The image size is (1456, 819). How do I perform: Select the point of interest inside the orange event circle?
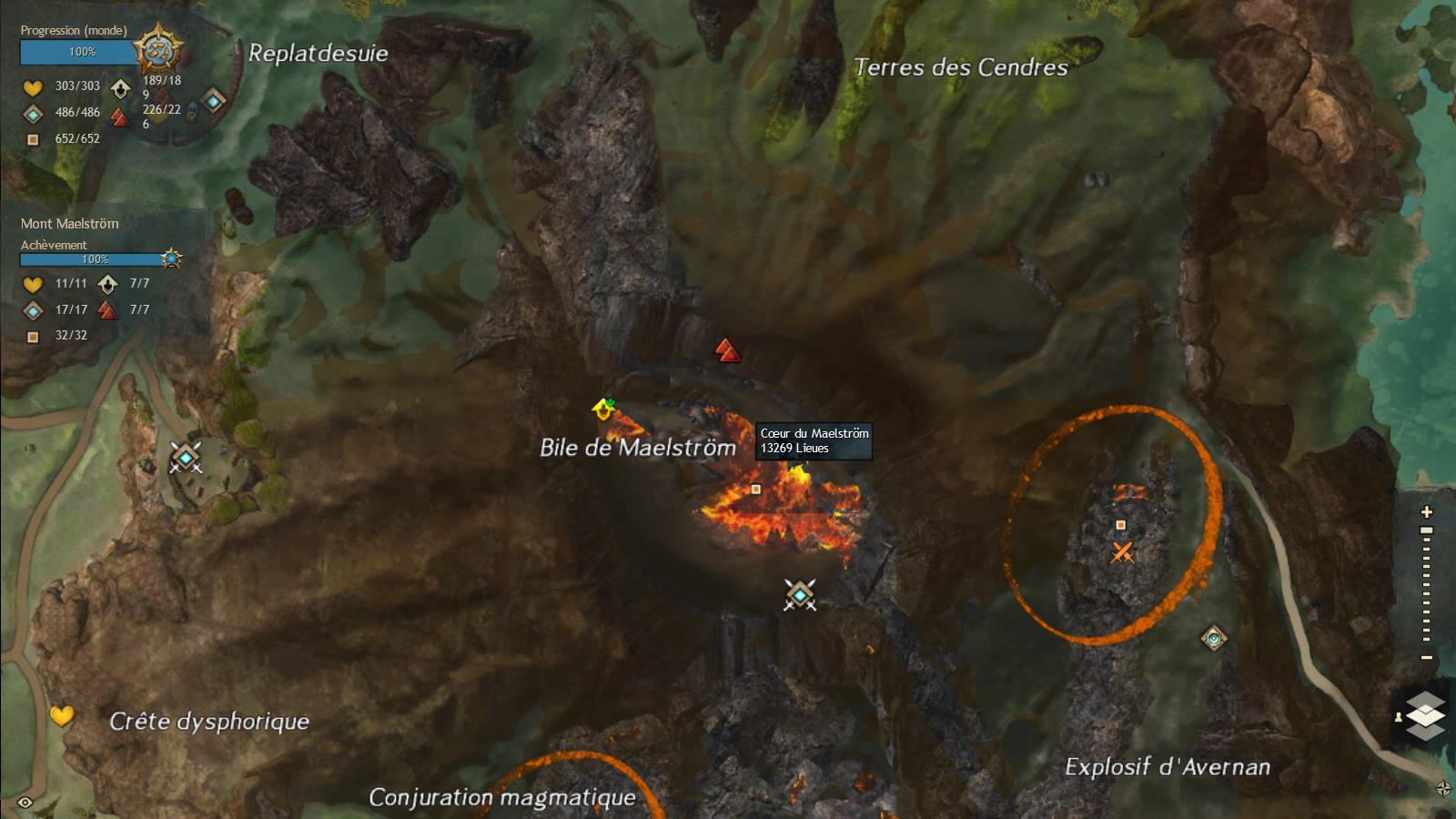[x=1121, y=525]
